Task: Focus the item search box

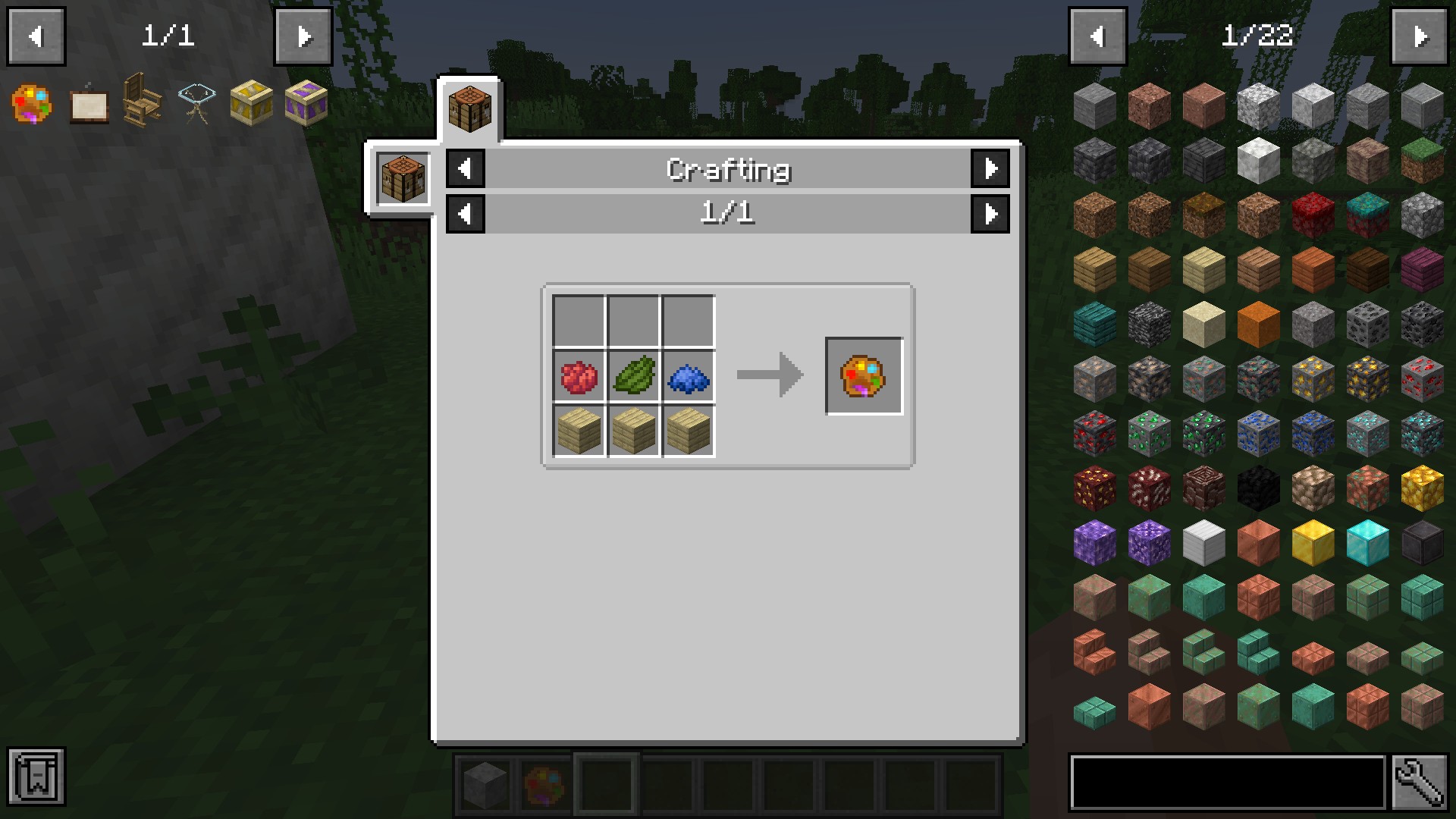Action: tap(1226, 782)
